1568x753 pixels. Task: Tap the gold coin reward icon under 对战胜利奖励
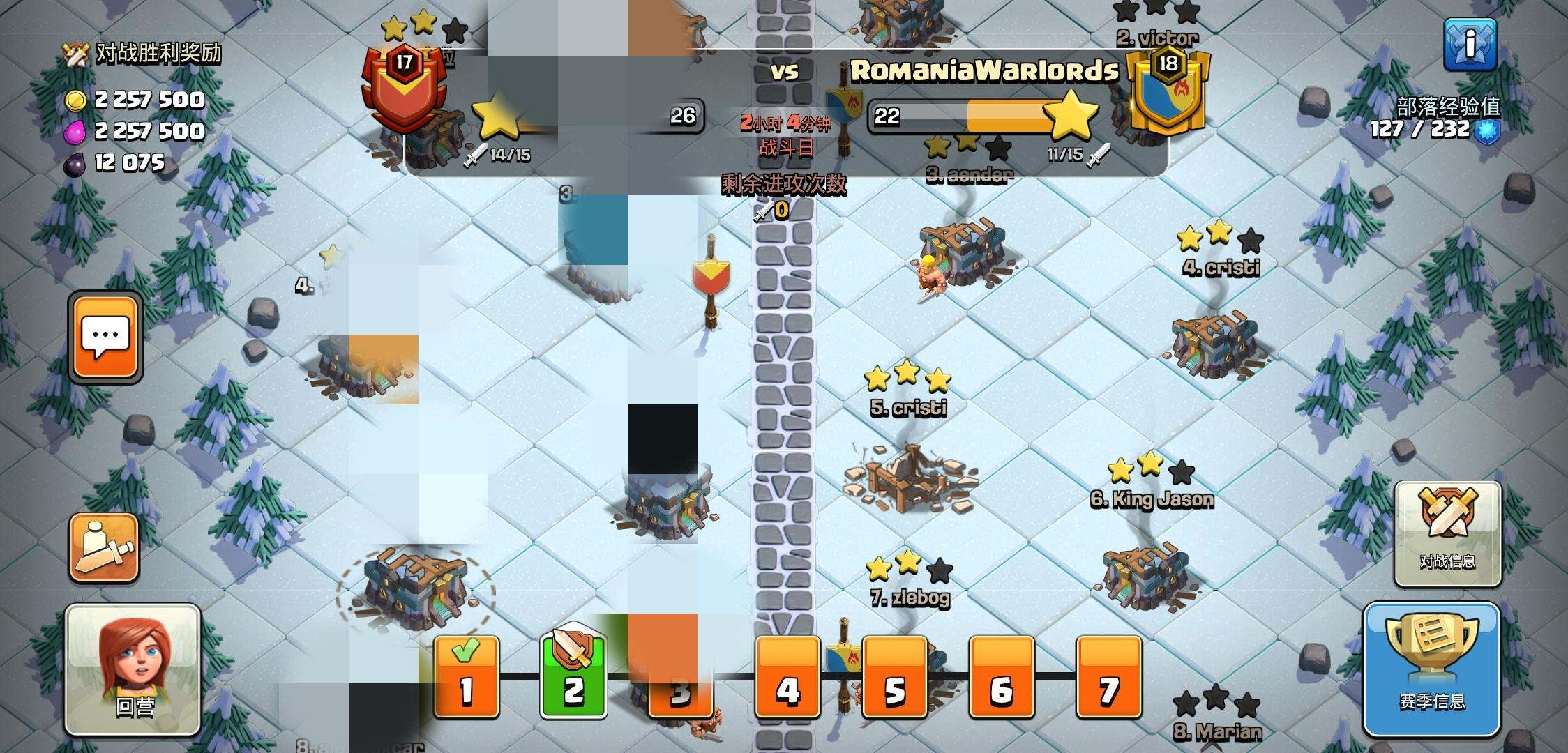point(77,100)
